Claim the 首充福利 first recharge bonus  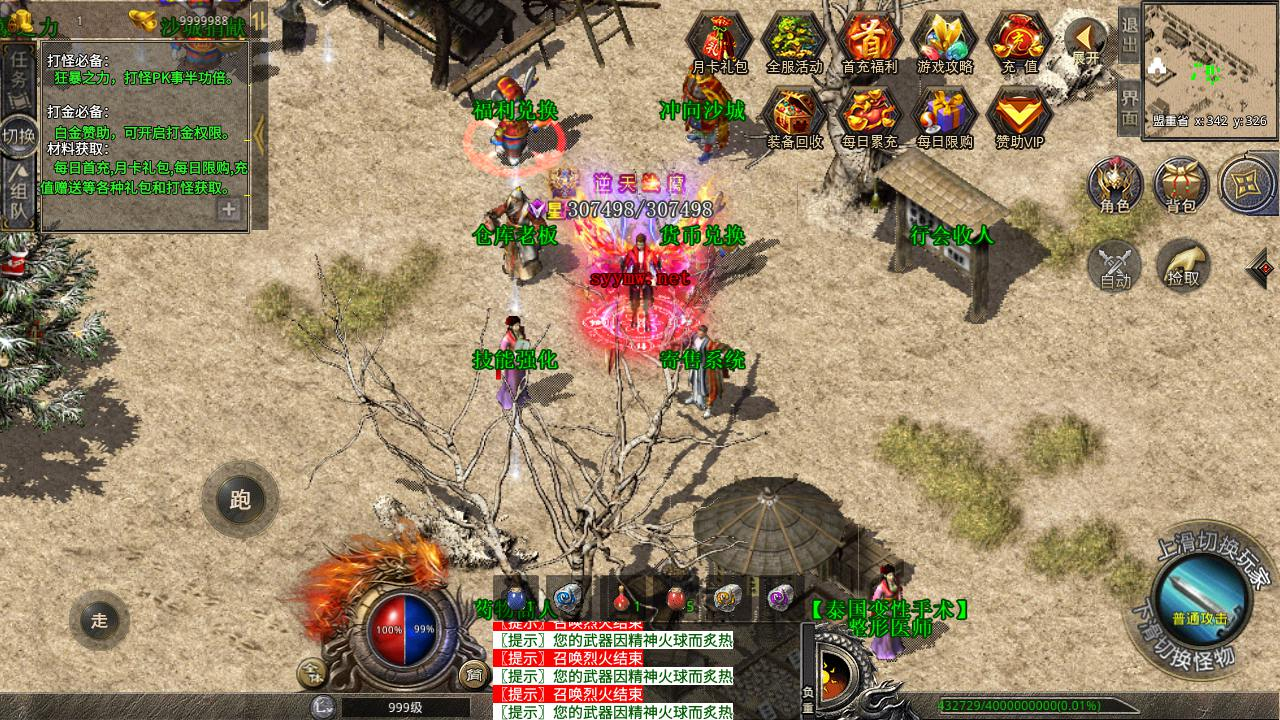(869, 42)
